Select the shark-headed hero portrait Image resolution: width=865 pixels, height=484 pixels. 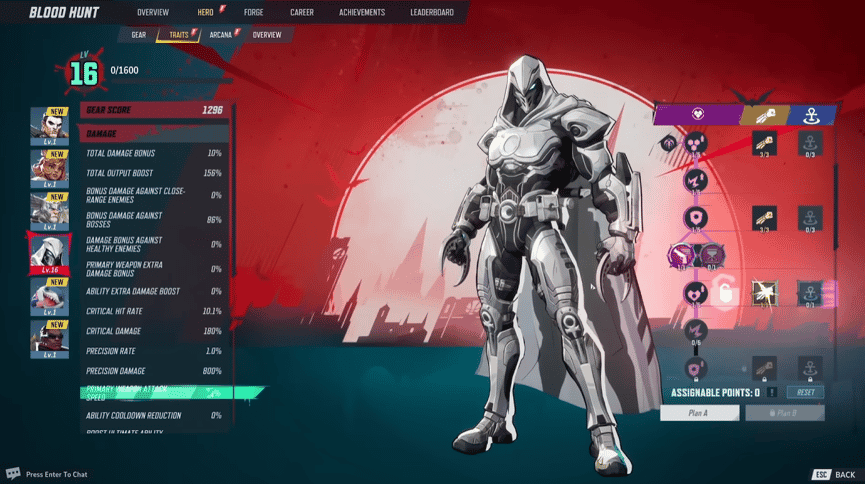click(x=50, y=298)
